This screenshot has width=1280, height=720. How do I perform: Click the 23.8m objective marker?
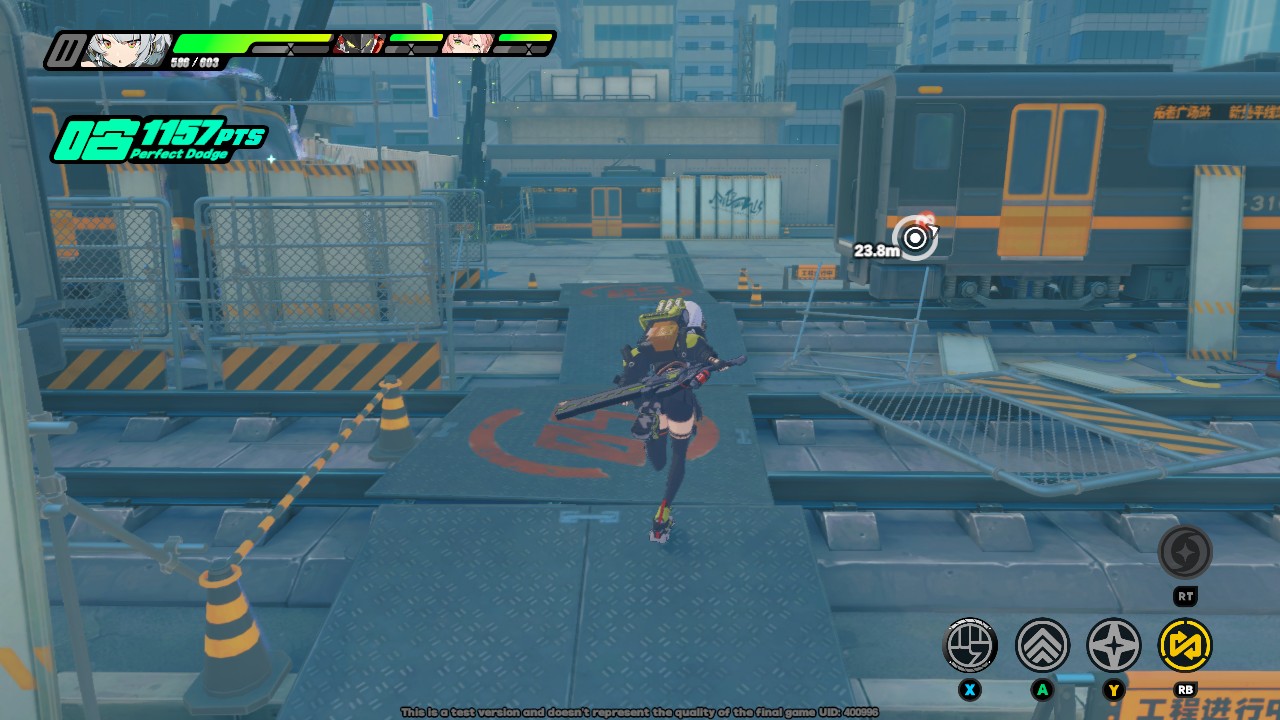(915, 238)
